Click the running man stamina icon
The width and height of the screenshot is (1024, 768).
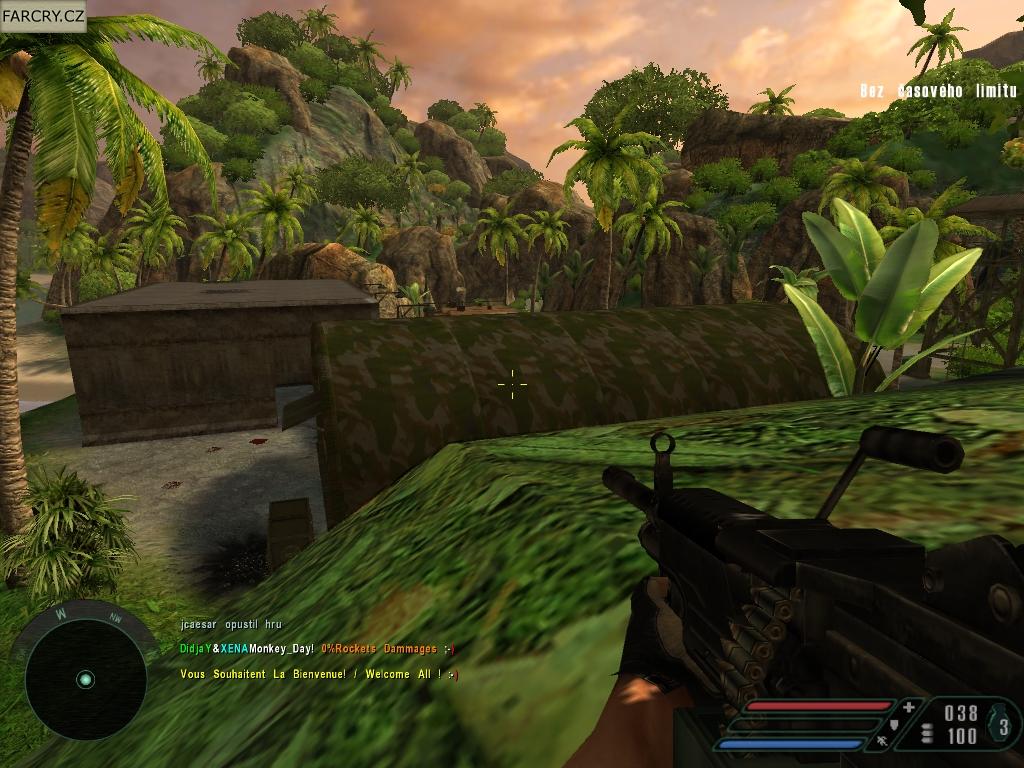coord(881,742)
